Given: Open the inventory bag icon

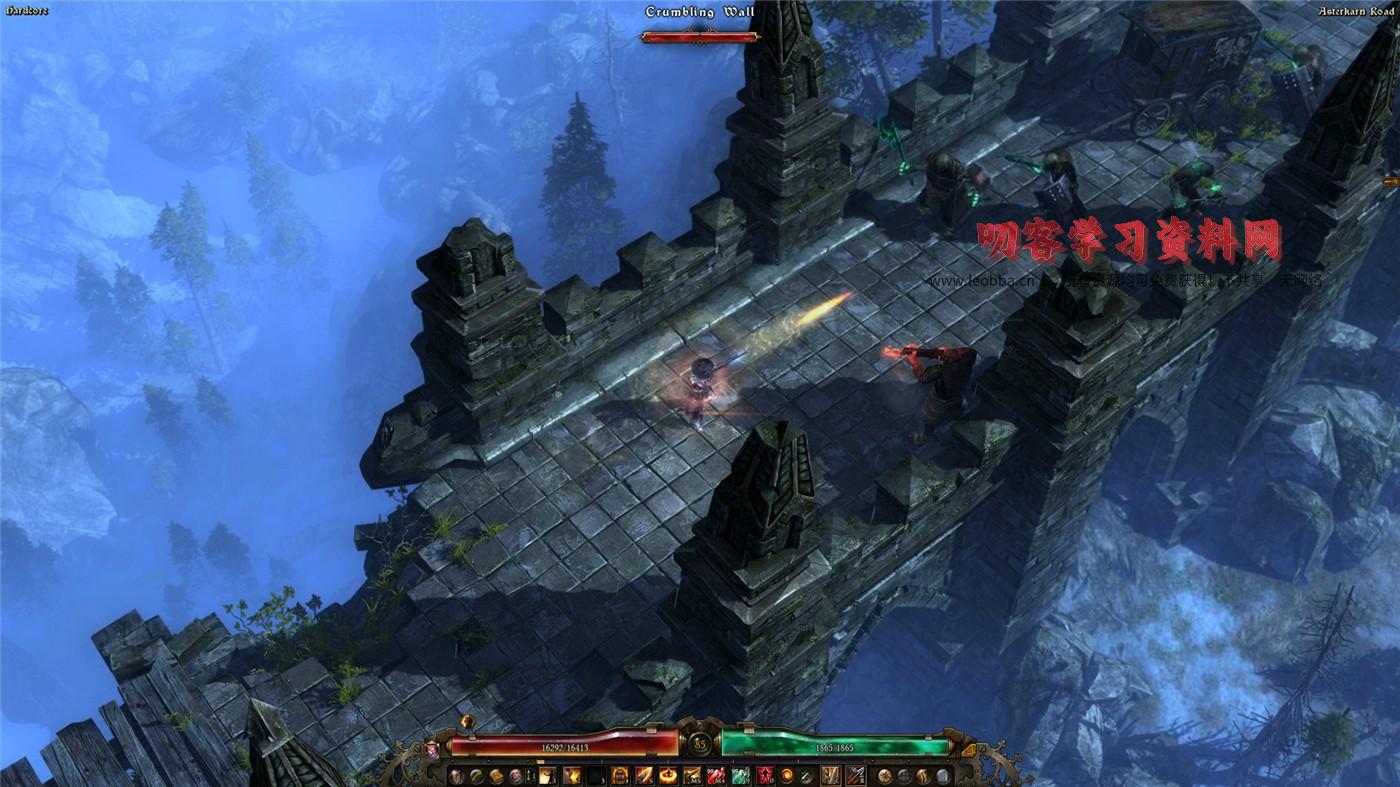Looking at the screenshot, I should tap(497, 777).
